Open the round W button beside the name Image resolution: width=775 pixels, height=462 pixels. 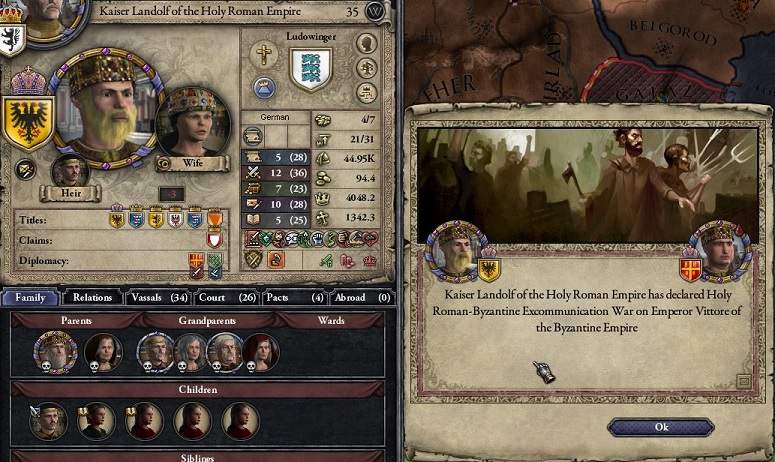pyautogui.click(x=376, y=12)
